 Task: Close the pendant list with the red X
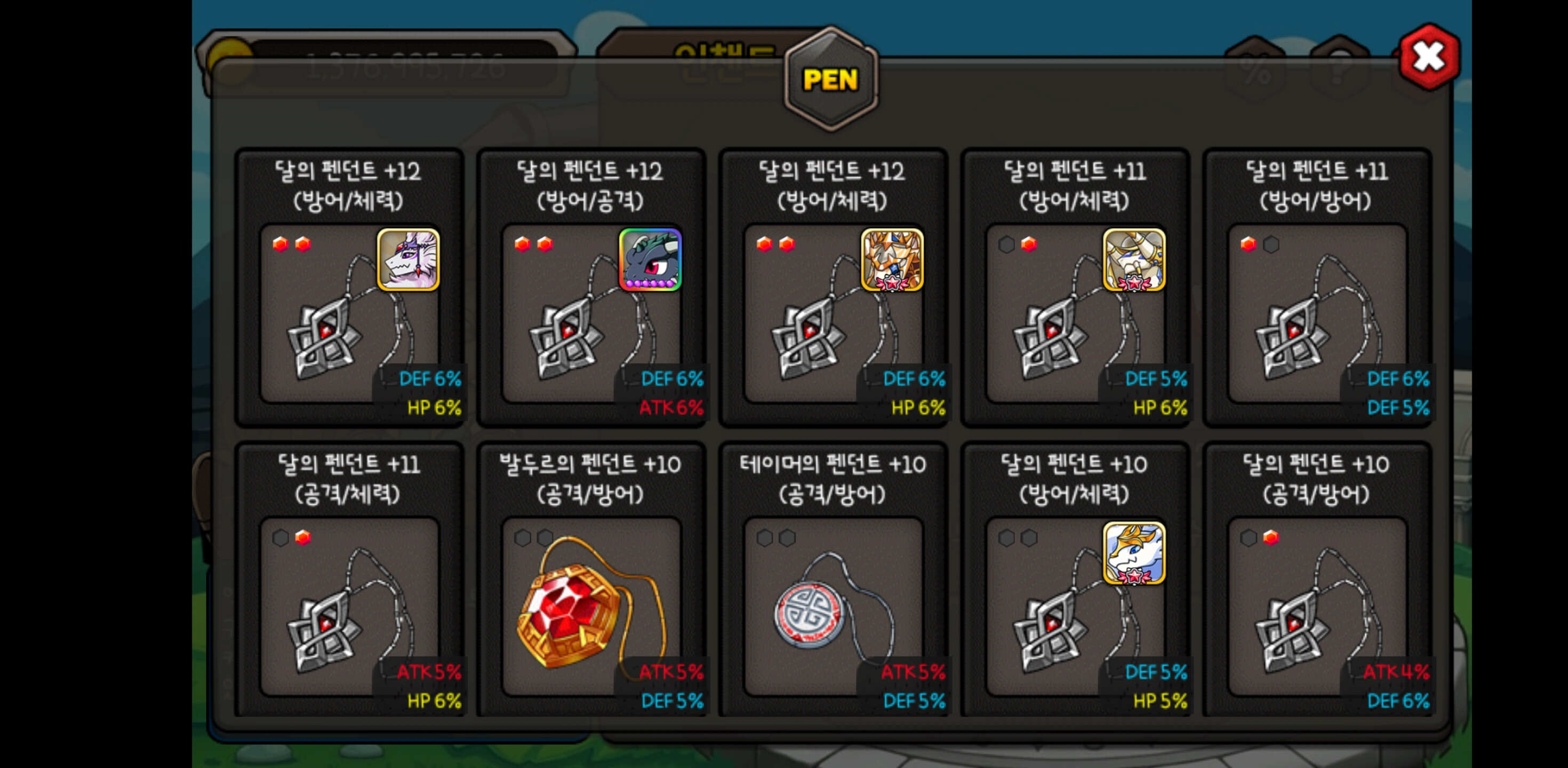(1428, 57)
